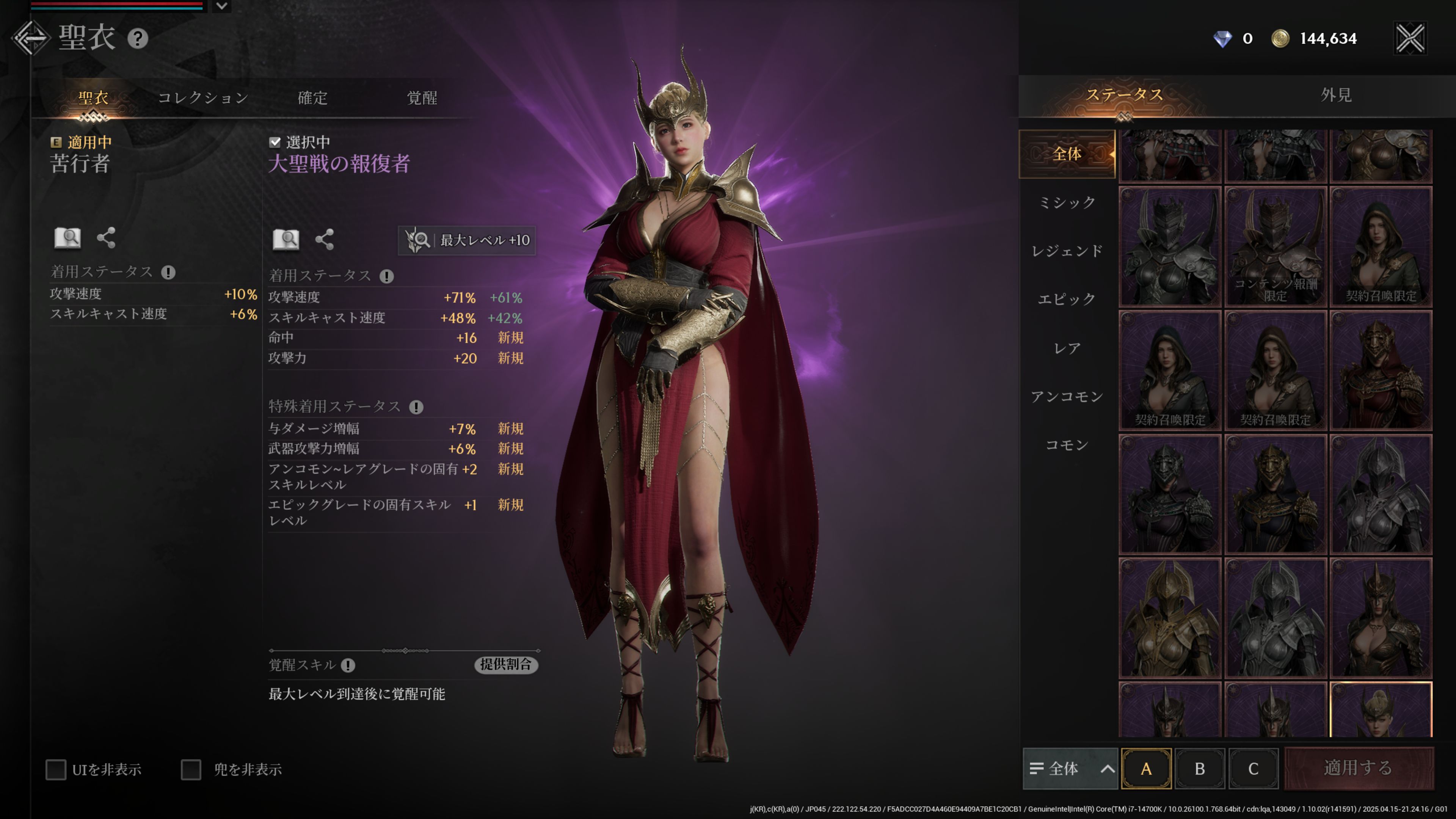1456x819 pixels.
Task: Choose the アンコモン grade filter
Action: pyautogui.click(x=1067, y=397)
